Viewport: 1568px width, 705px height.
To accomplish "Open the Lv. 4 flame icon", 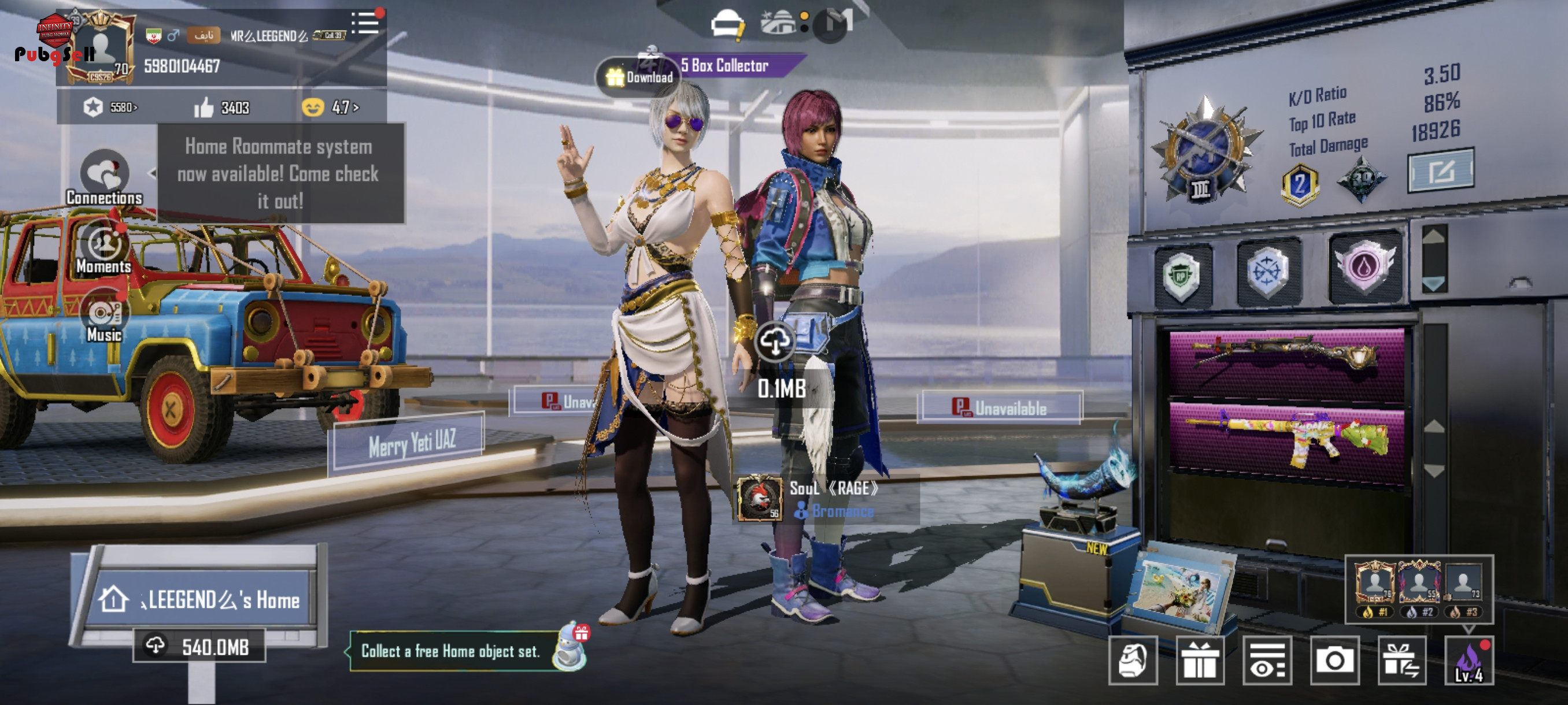I will 1469,661.
